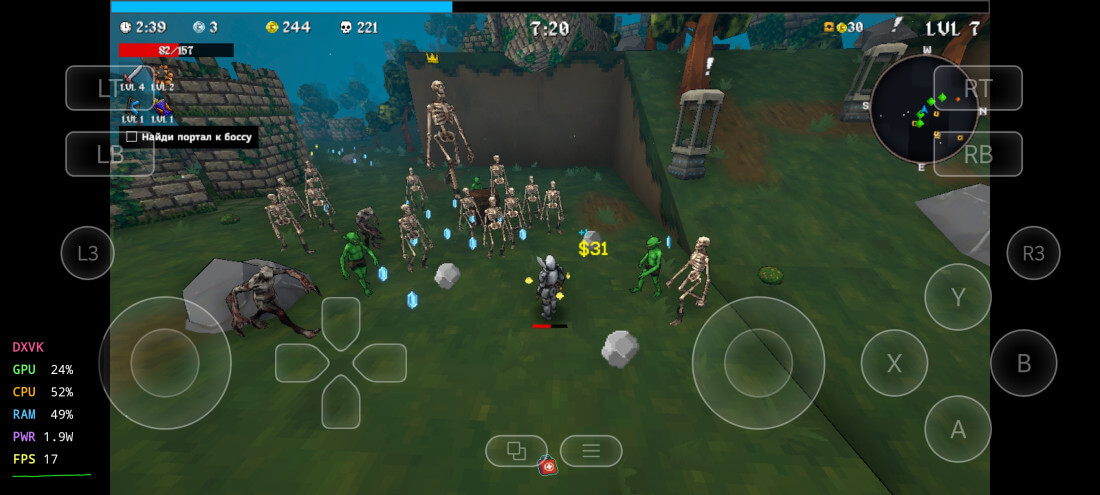The width and height of the screenshot is (1100, 495).
Task: Tap the overlay's three-line menu button
Action: pyautogui.click(x=591, y=451)
